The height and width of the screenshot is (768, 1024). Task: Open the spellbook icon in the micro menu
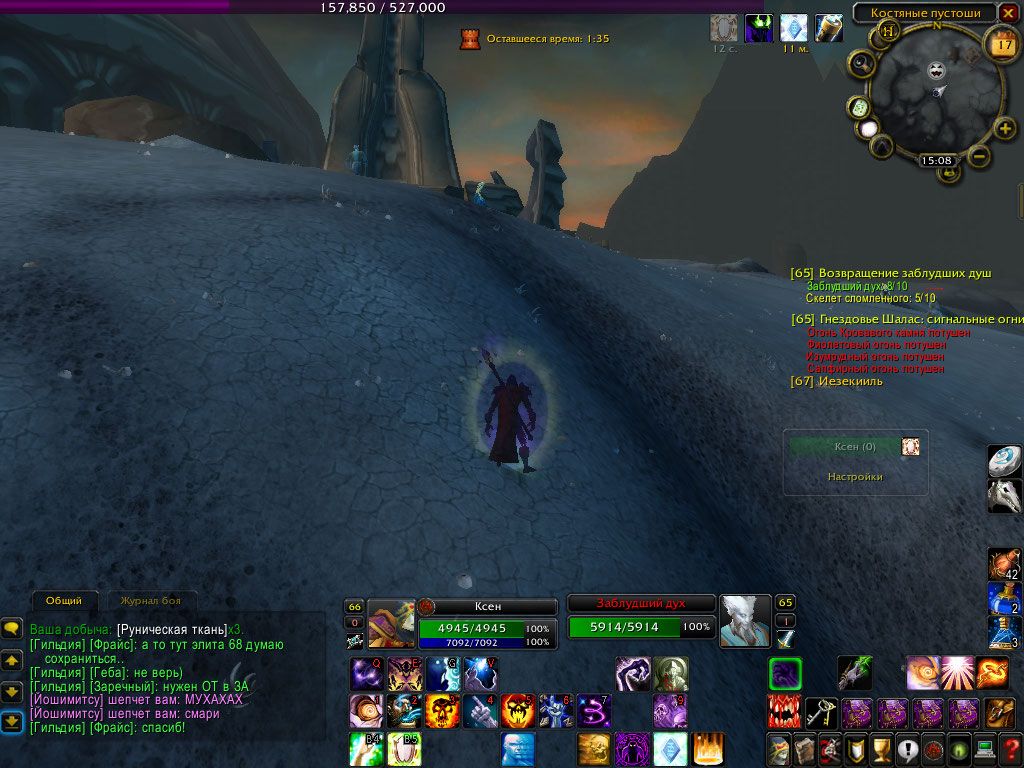pos(804,748)
